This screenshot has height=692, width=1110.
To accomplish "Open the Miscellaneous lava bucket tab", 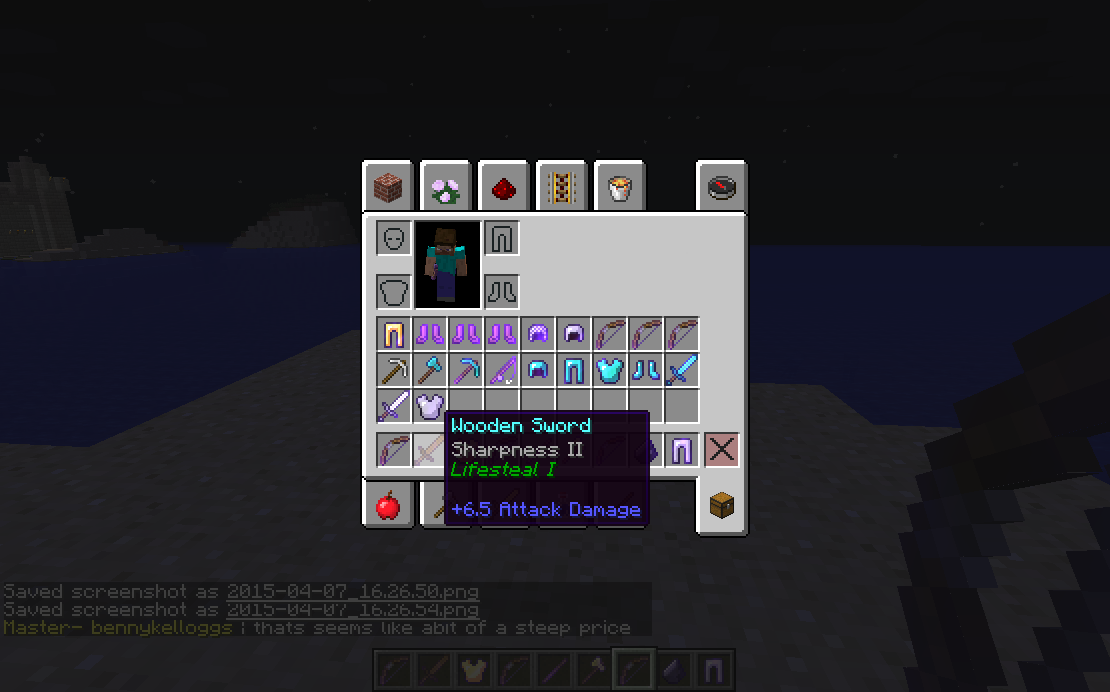I will tap(619, 186).
